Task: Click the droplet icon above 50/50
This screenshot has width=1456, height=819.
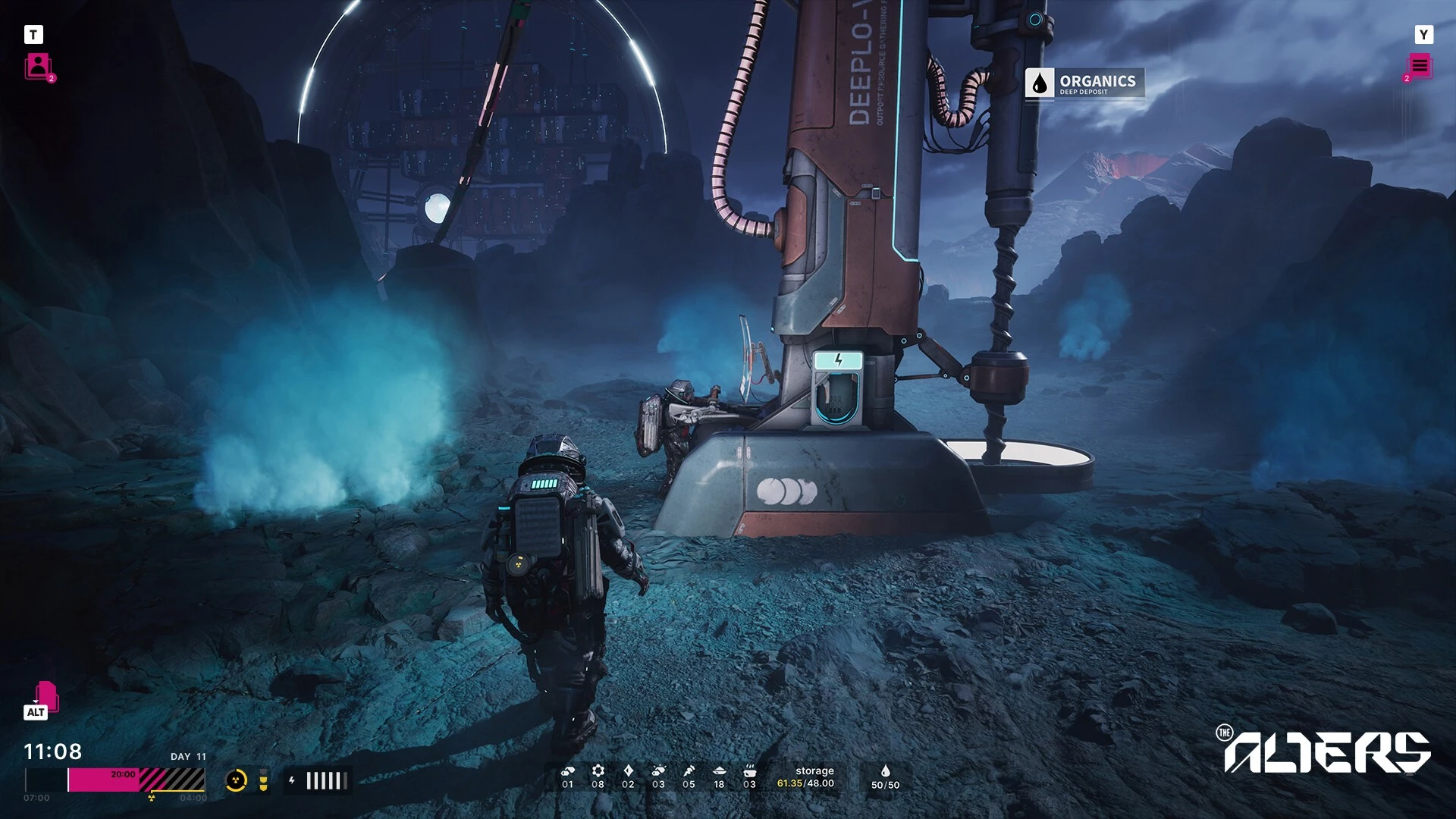Action: coord(885,770)
